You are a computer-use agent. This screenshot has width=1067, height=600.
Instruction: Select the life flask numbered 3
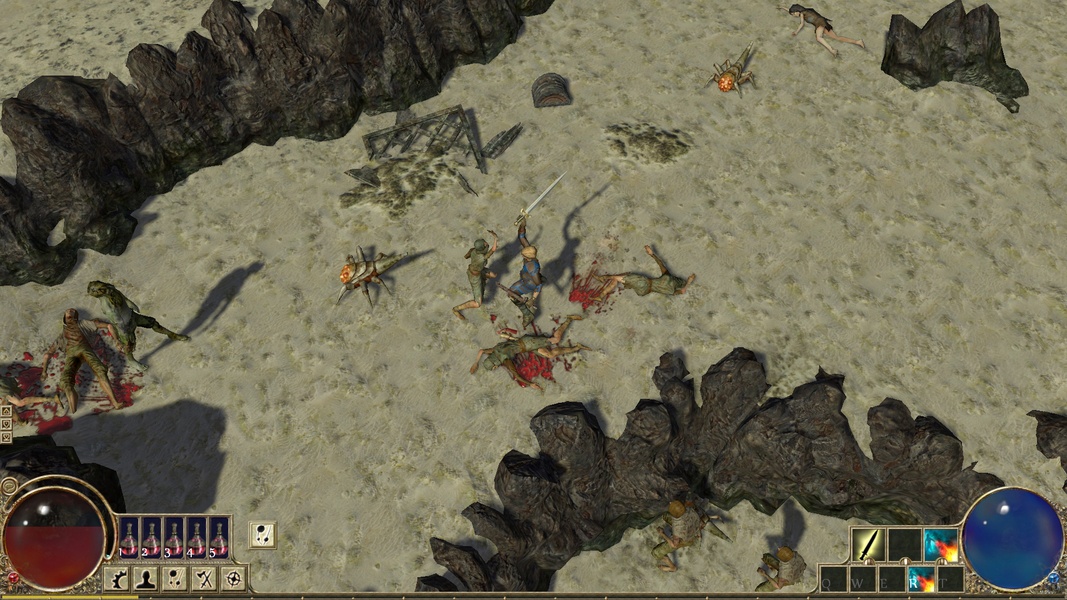[x=173, y=536]
